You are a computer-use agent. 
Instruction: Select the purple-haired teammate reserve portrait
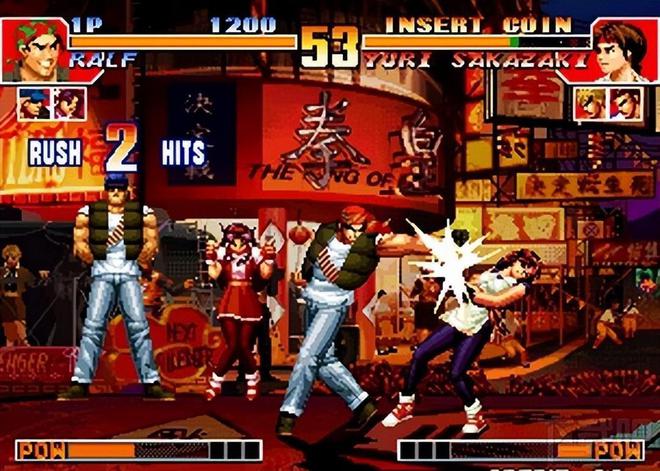coord(67,104)
